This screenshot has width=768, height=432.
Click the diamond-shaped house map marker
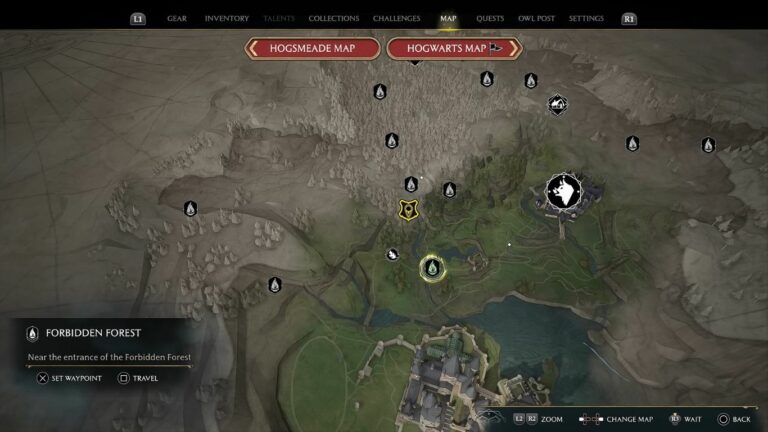[x=557, y=104]
